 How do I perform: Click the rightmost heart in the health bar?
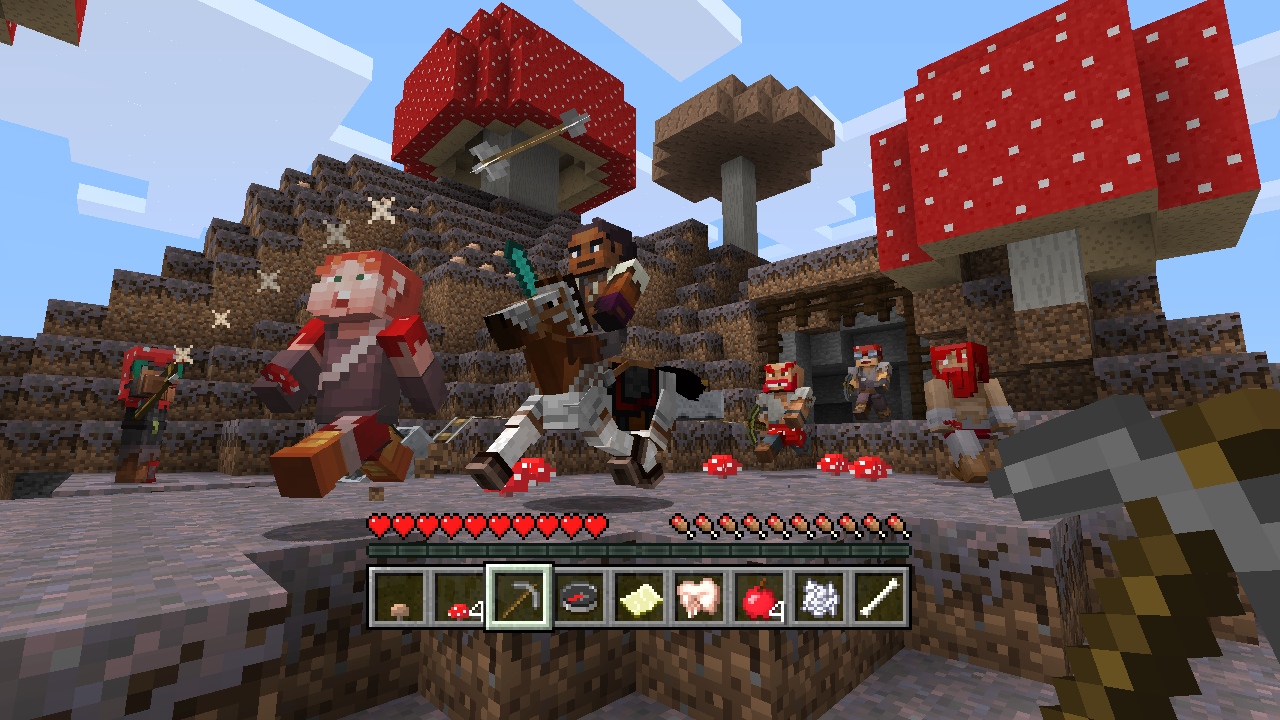tap(596, 523)
